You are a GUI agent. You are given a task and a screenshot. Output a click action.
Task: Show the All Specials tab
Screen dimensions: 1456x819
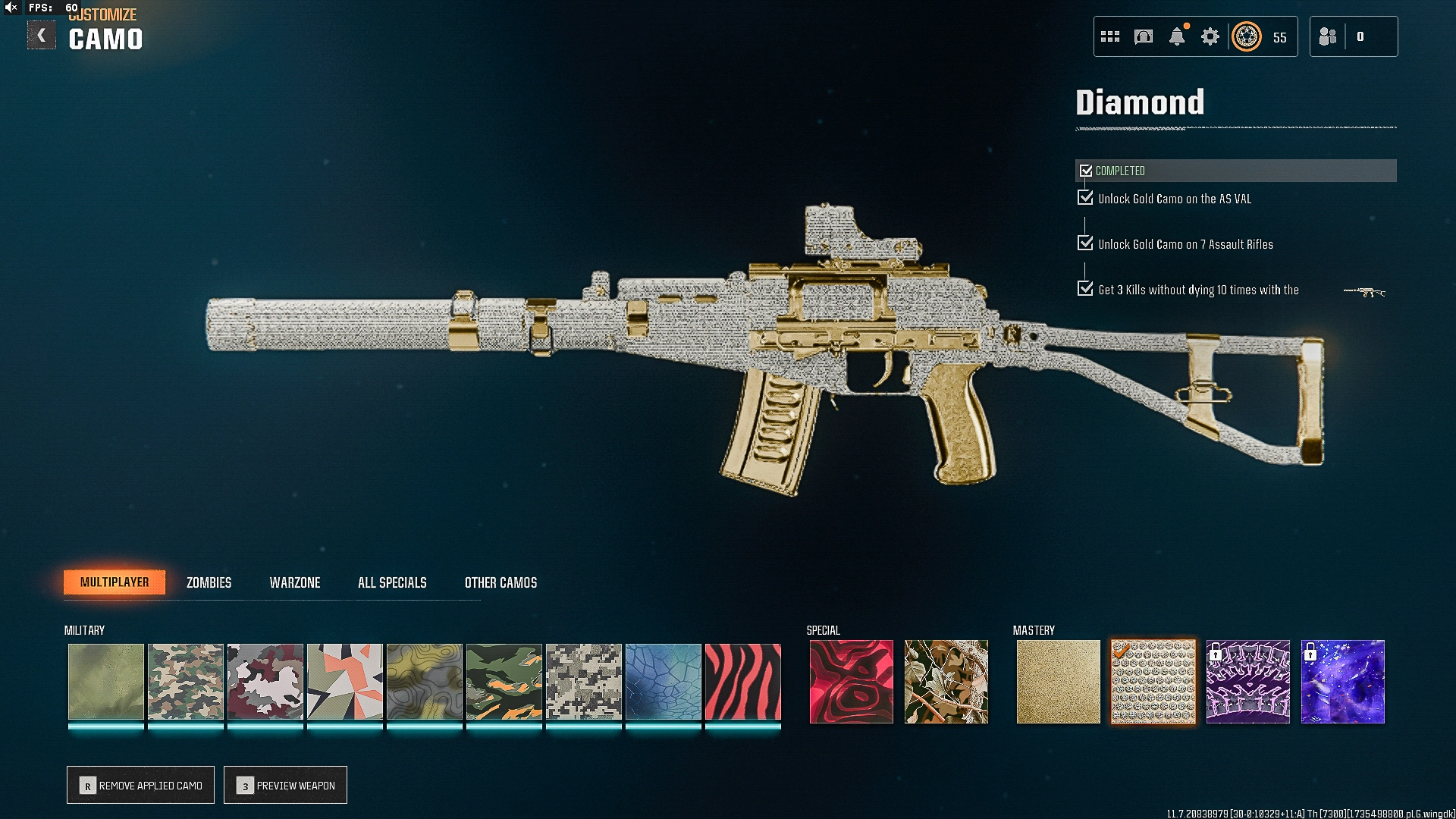coord(392,582)
